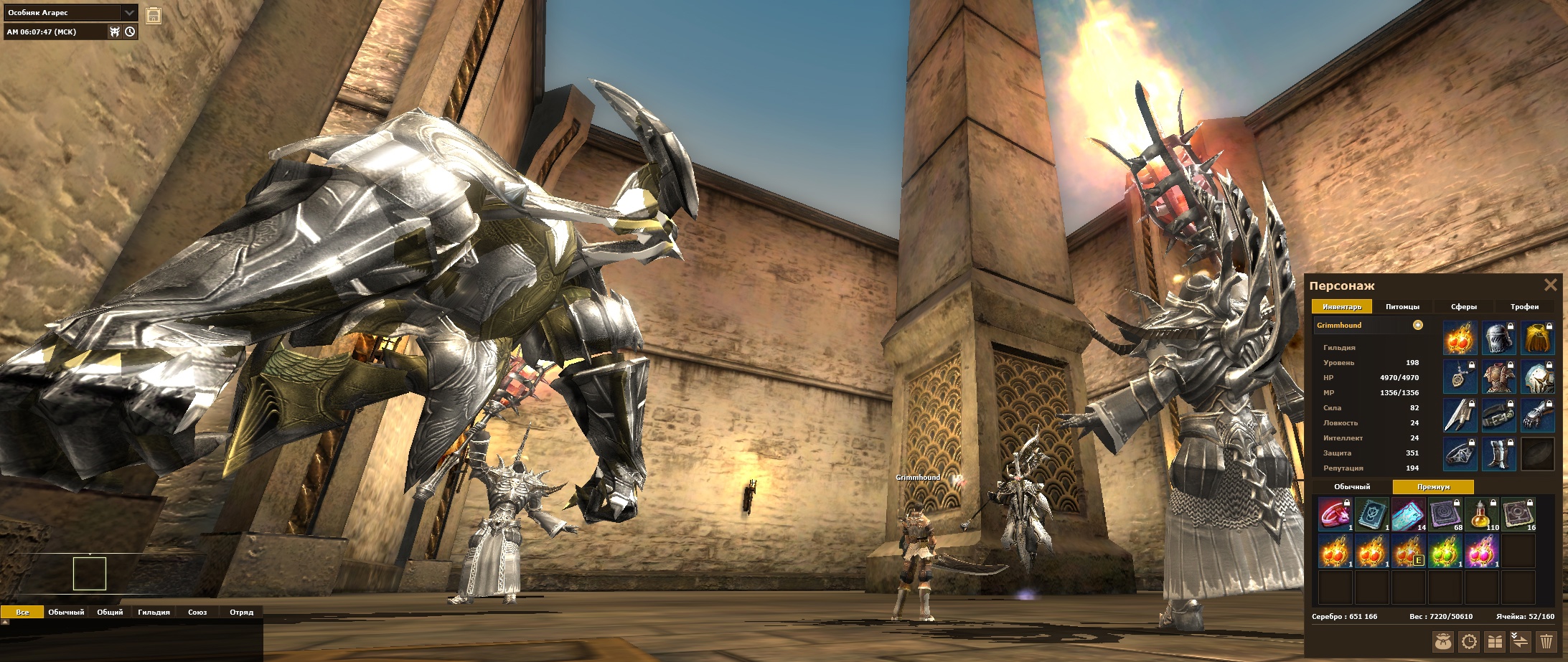This screenshot has width=1568, height=662.
Task: Click the money bag button
Action: point(1443,641)
